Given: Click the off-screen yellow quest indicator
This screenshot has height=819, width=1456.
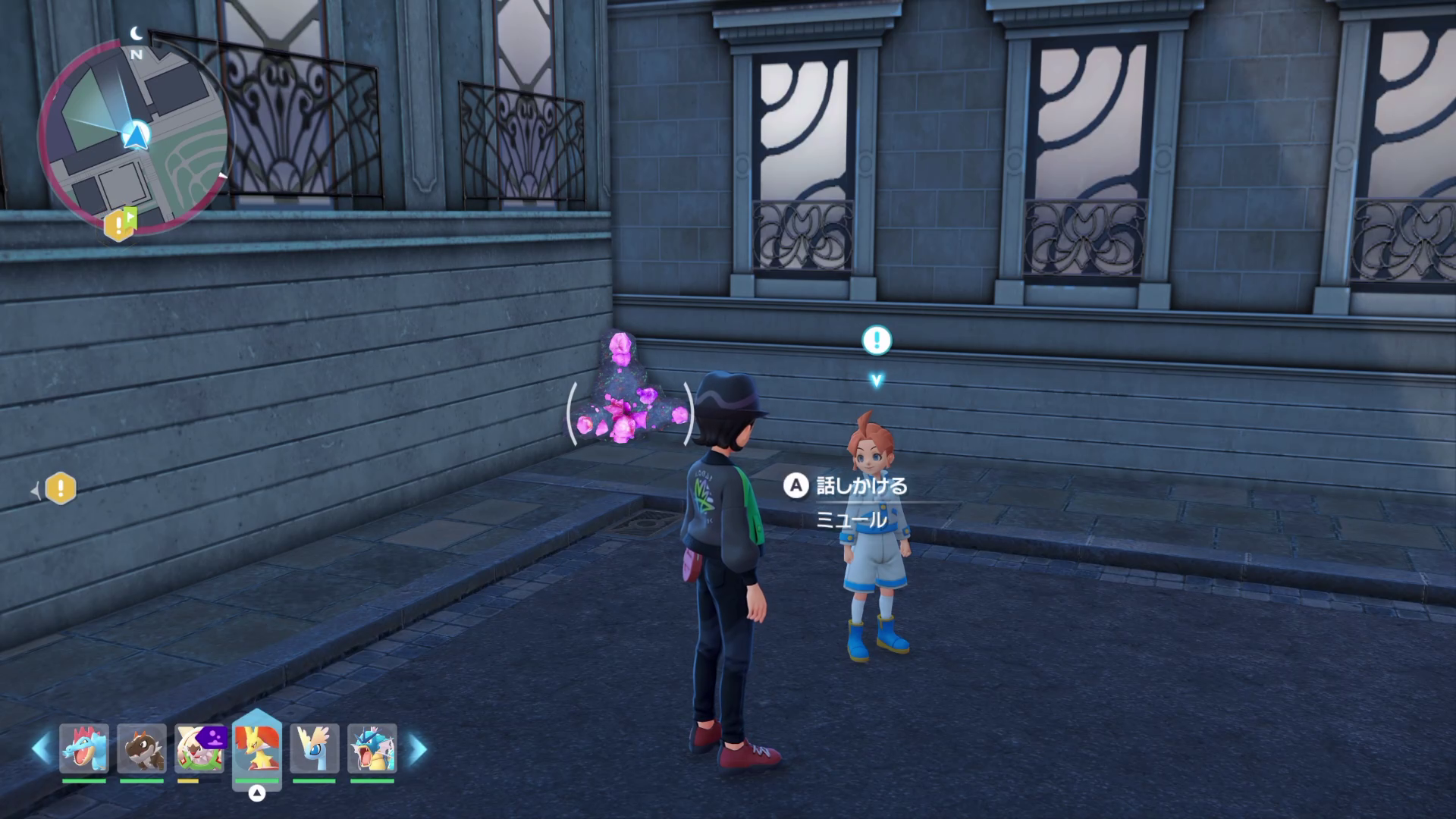Looking at the screenshot, I should [61, 488].
